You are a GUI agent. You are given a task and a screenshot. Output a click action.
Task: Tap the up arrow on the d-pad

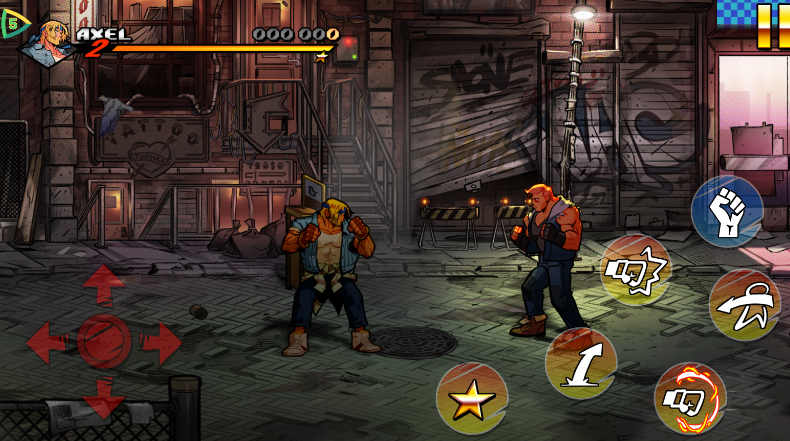coord(104,284)
